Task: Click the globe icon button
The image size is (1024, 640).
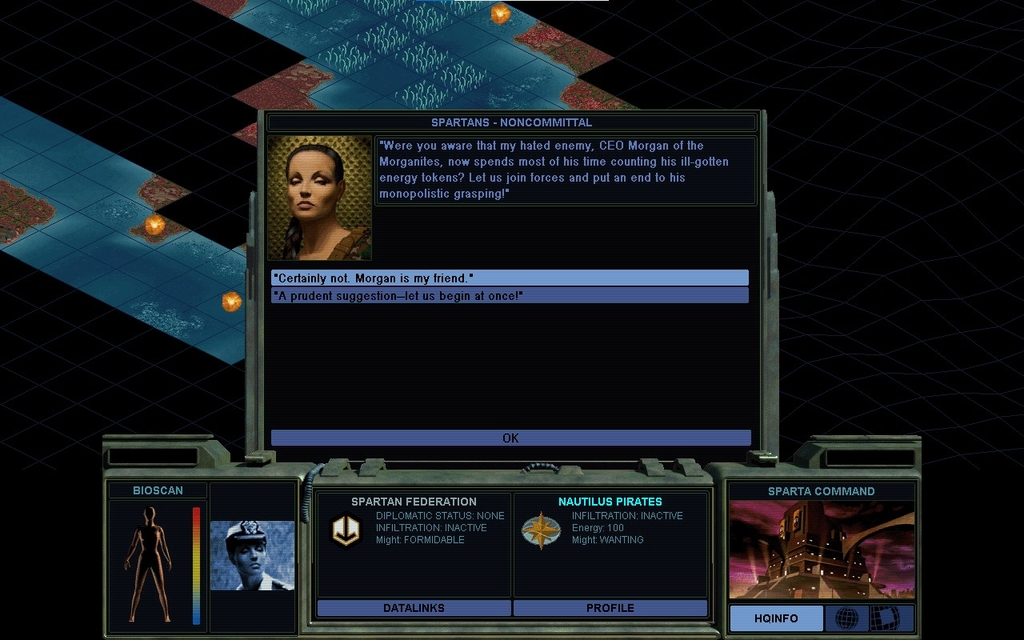Action: (846, 619)
